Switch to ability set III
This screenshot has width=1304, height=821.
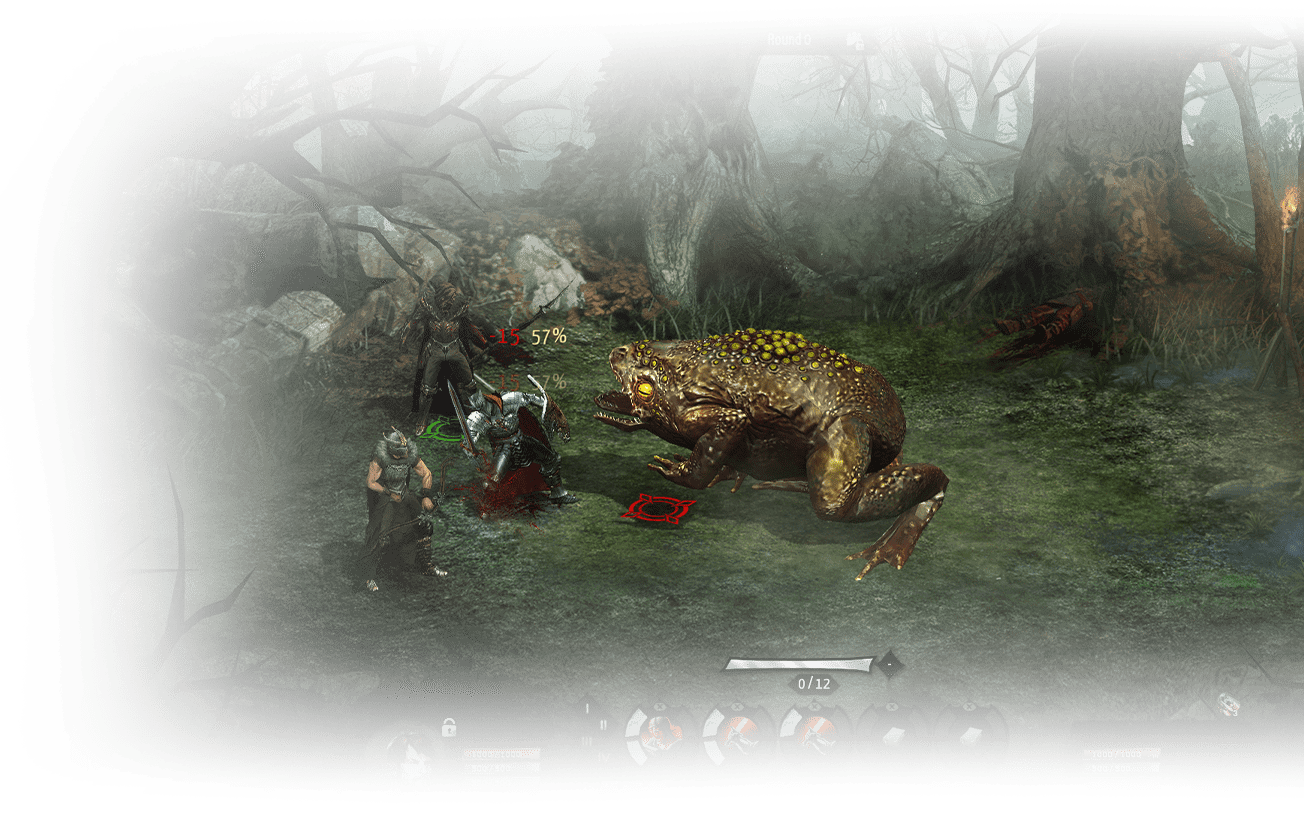(x=587, y=741)
